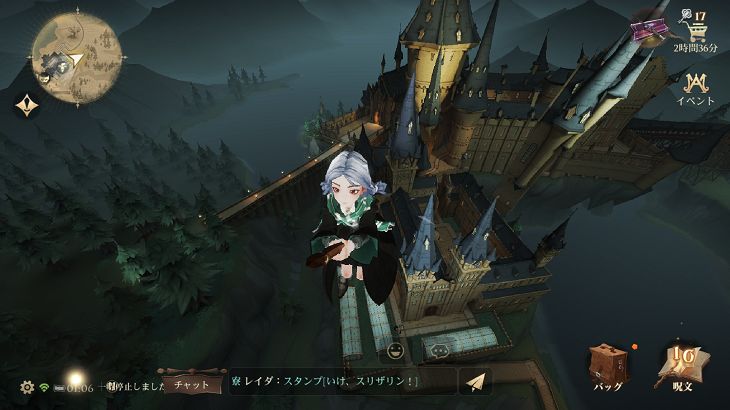Open the チャット chat panel
This screenshot has width=730, height=410.
click(x=191, y=383)
